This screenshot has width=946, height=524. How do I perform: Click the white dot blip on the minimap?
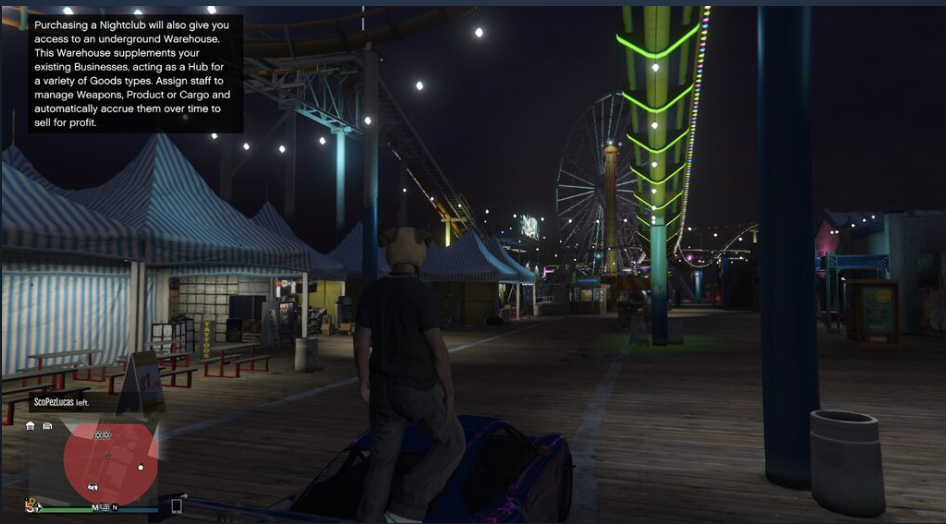pyautogui.click(x=141, y=467)
